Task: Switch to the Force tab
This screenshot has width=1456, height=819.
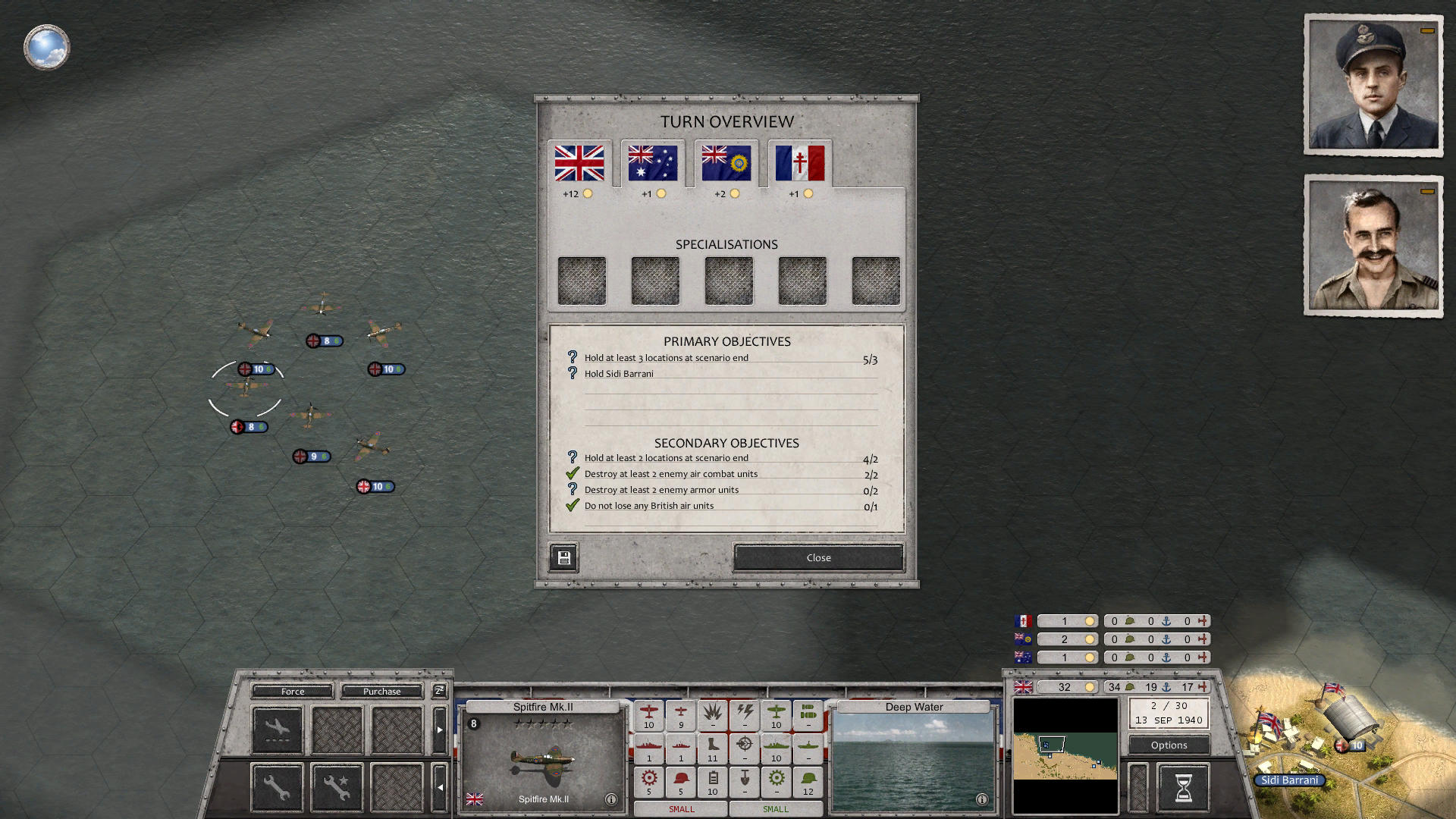Action: 293,691
